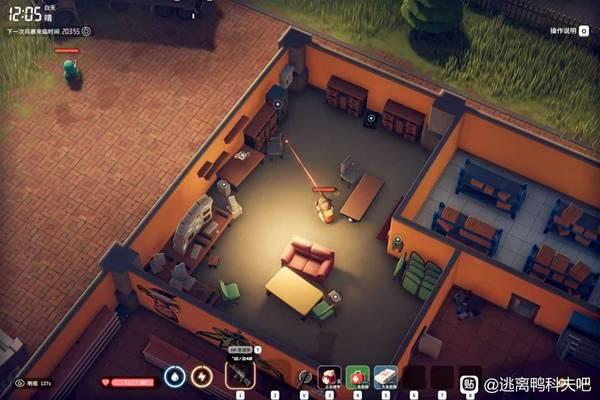
Task: Use the hotbar item with green background
Action: 357,377
